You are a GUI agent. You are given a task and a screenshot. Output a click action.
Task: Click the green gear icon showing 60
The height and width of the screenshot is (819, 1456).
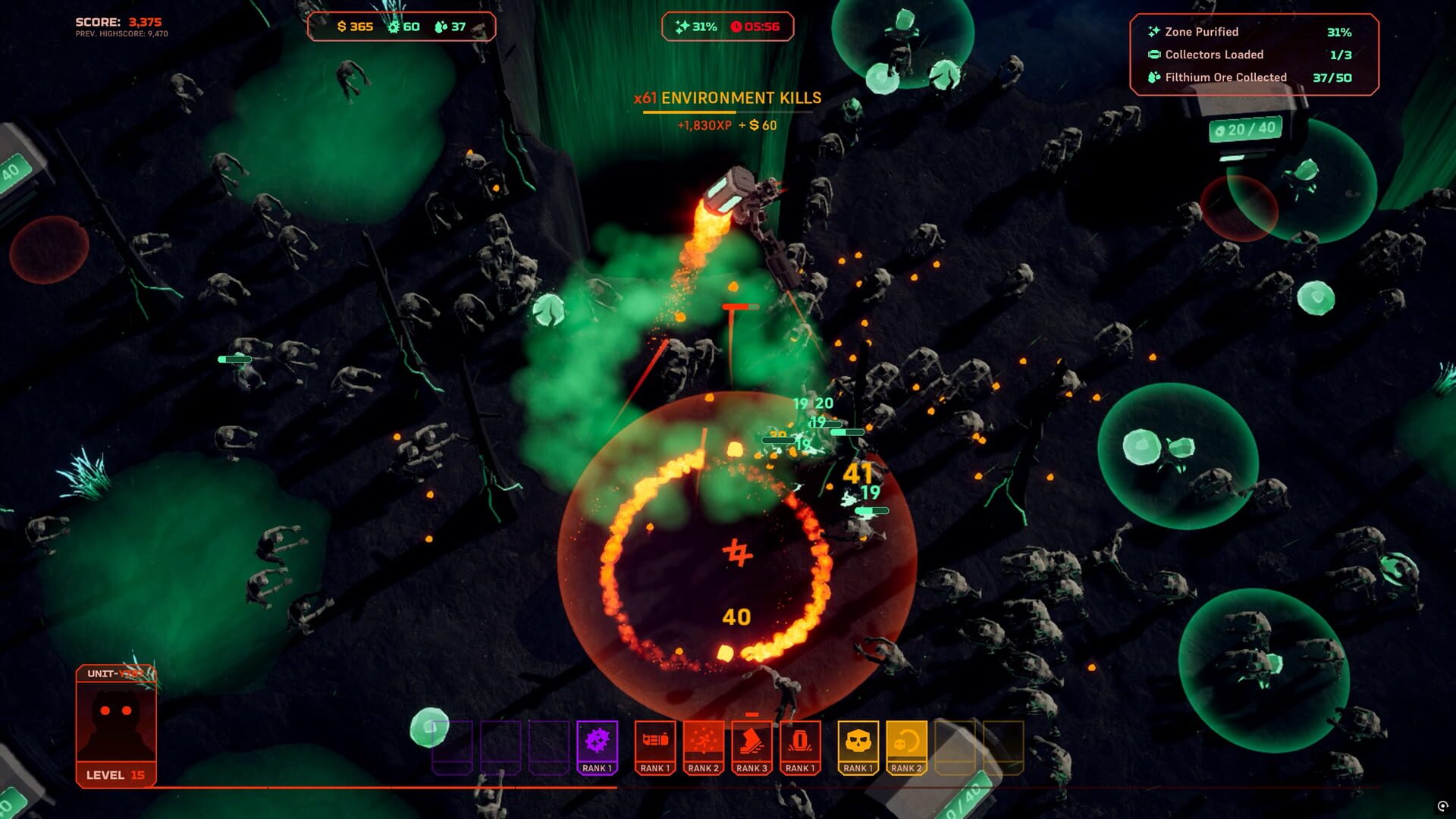pyautogui.click(x=393, y=27)
